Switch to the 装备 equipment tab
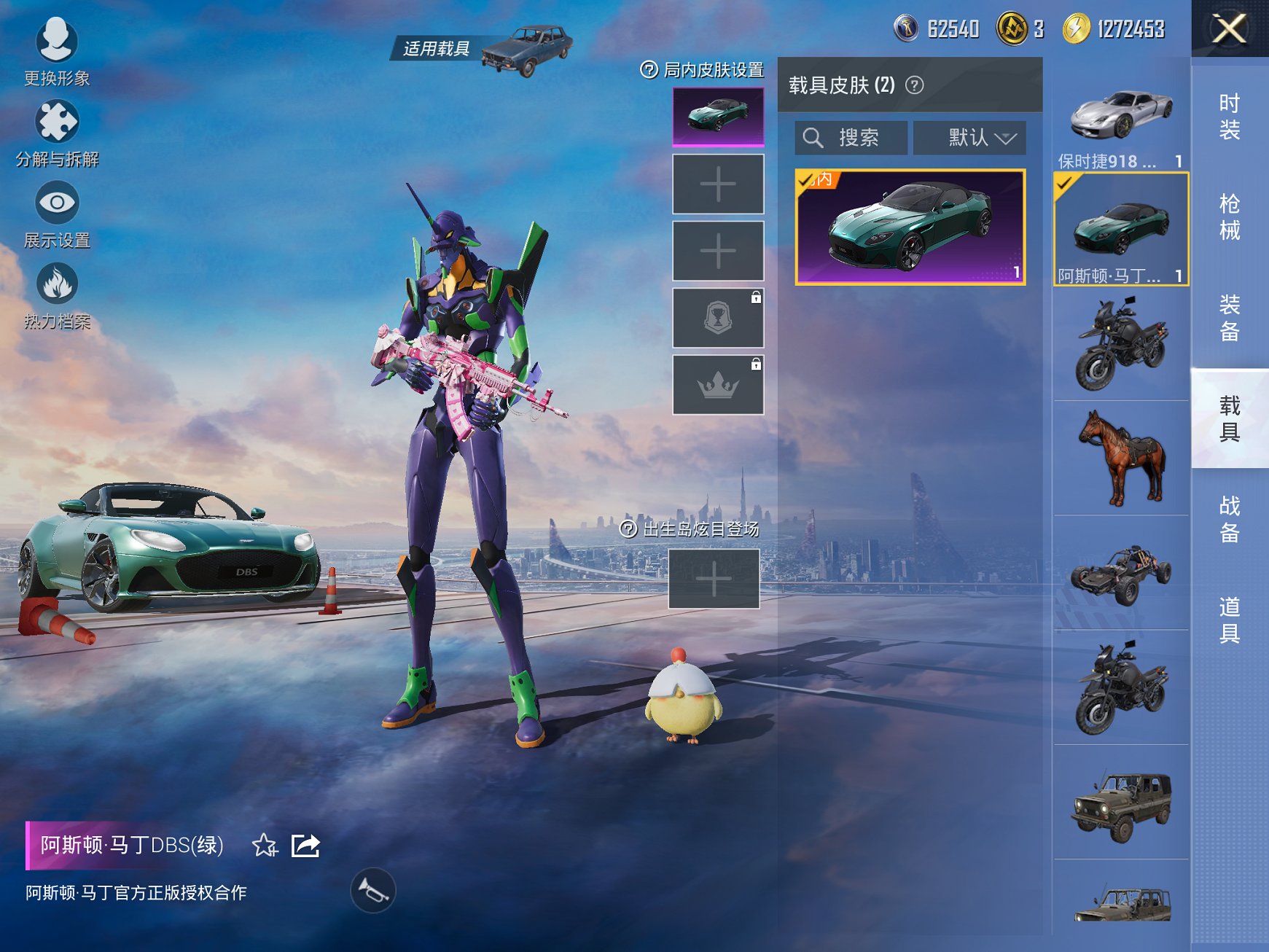 pos(1229,318)
